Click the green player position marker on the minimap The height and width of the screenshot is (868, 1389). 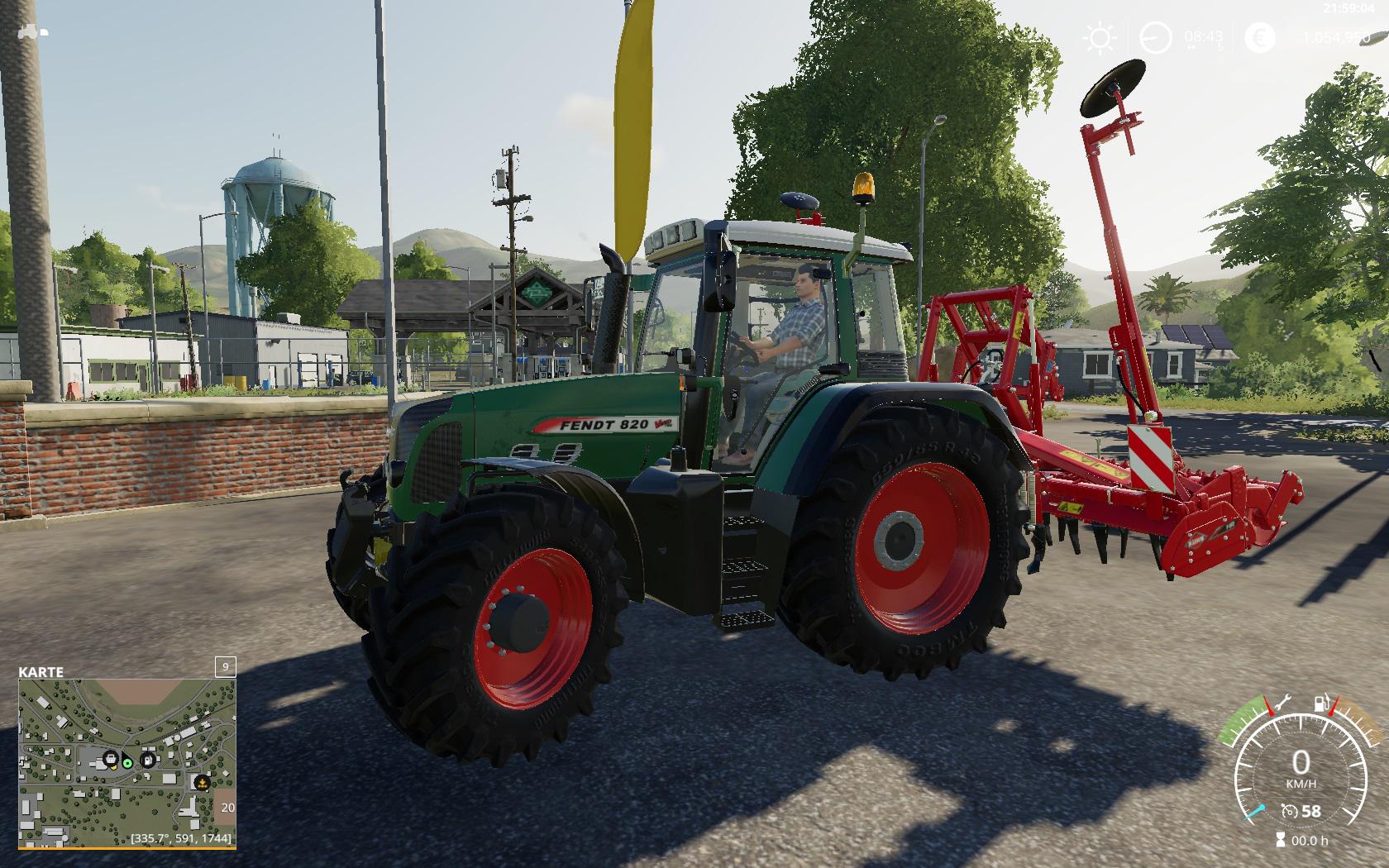126,763
